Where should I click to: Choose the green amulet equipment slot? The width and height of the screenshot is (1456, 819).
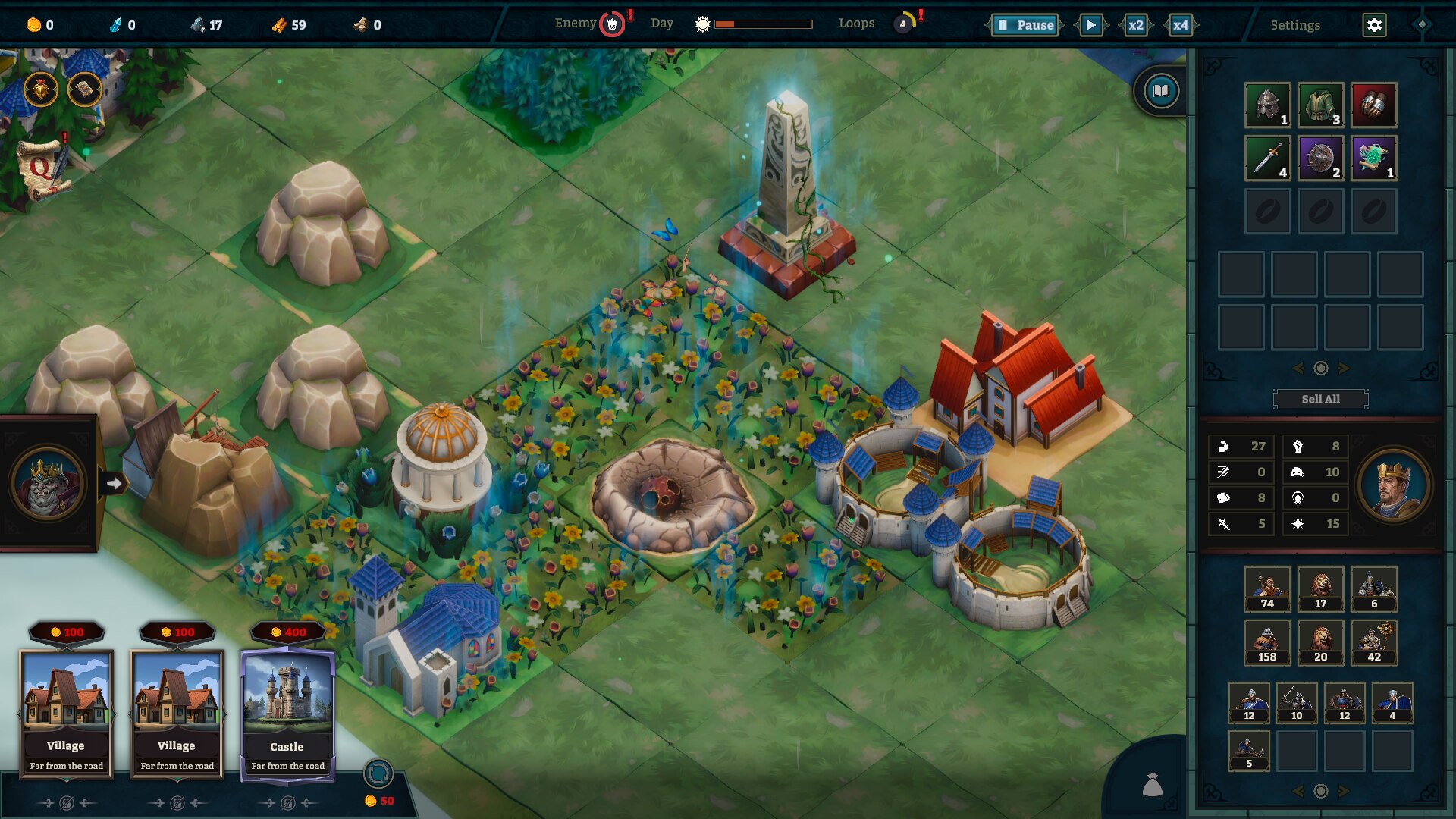(1373, 158)
